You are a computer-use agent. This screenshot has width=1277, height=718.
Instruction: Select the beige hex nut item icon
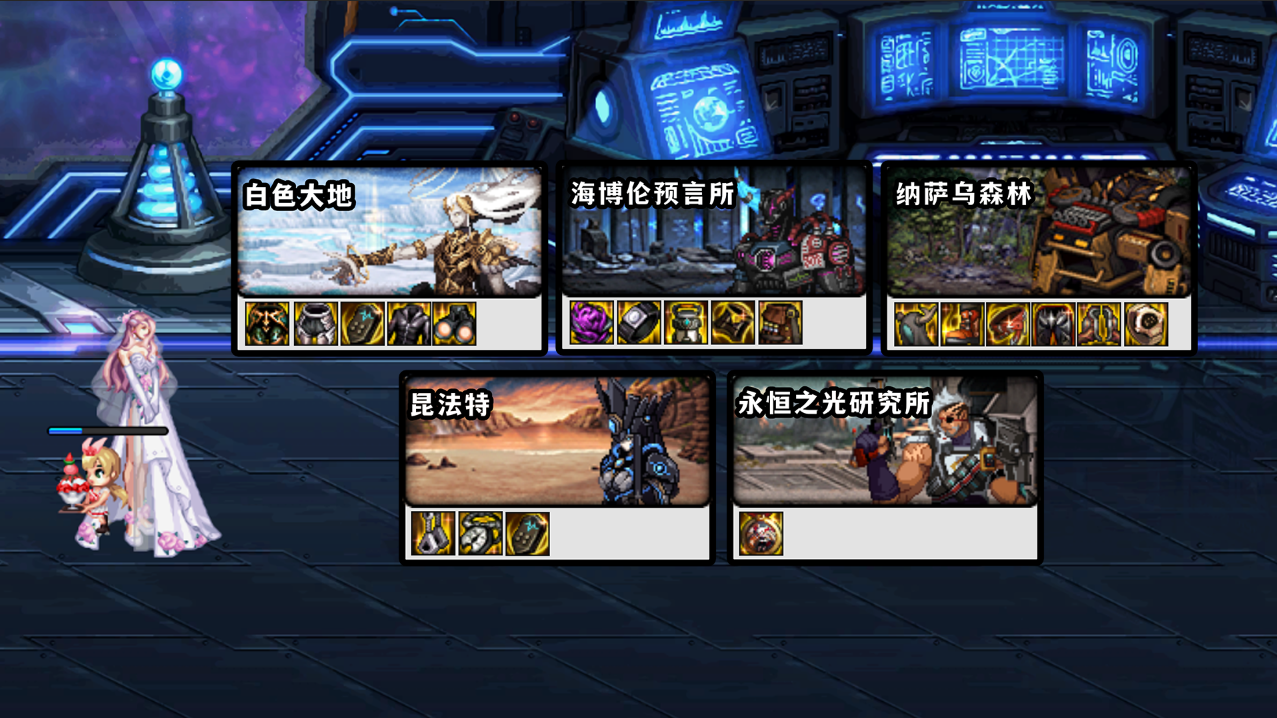1146,324
